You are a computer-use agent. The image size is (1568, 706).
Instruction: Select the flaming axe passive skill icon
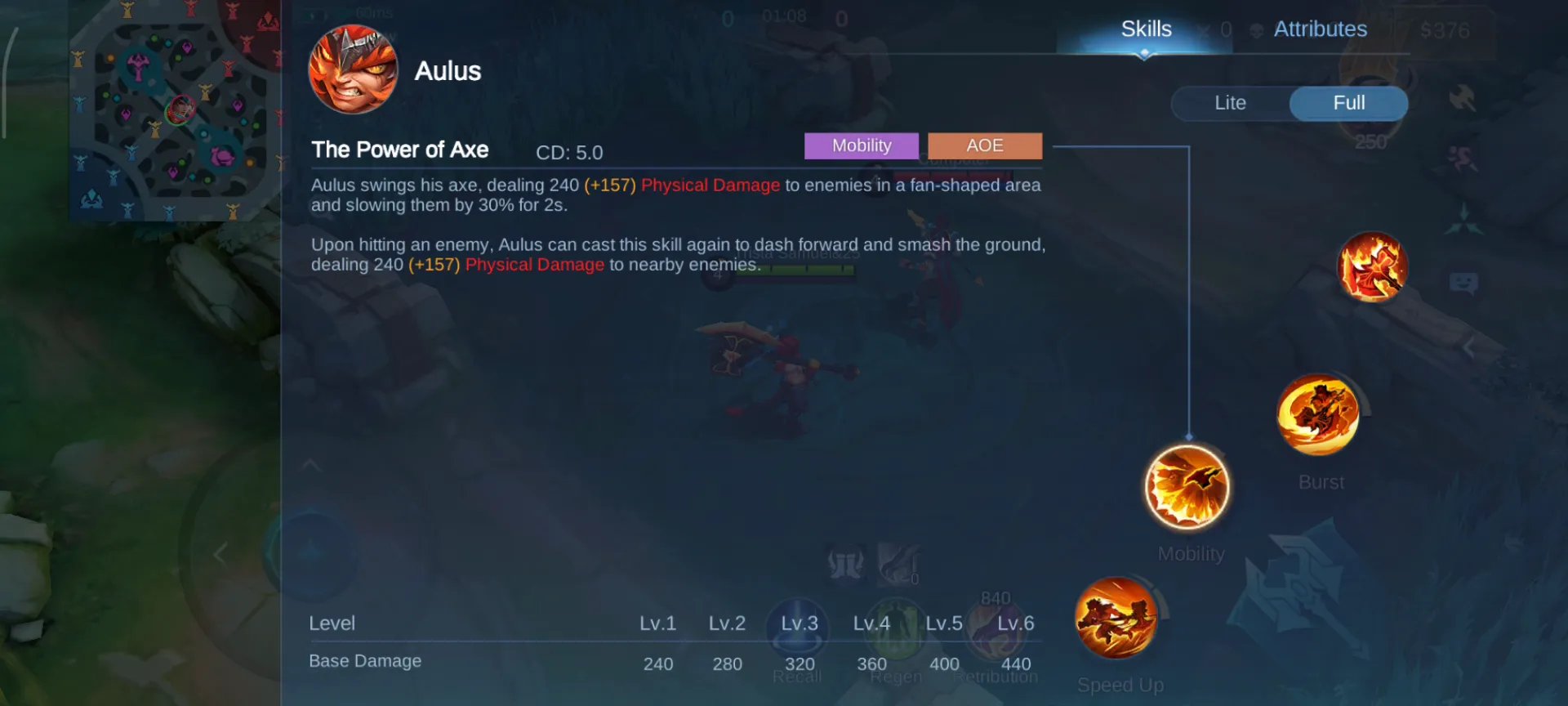click(x=1373, y=266)
